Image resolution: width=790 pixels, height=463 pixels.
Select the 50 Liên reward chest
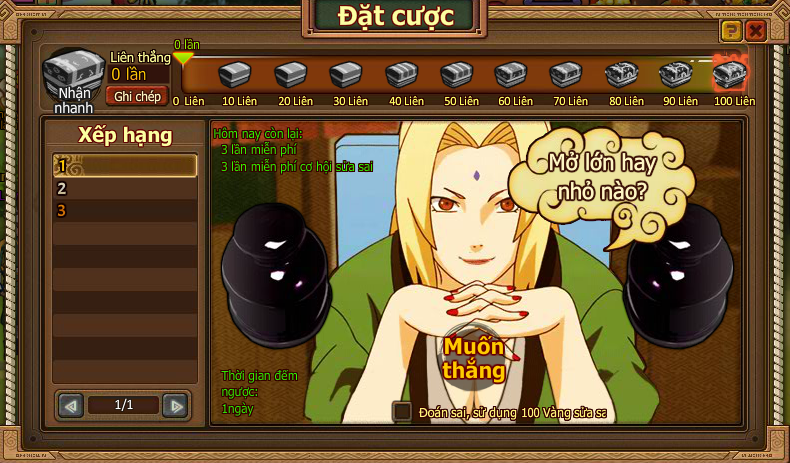pos(455,75)
